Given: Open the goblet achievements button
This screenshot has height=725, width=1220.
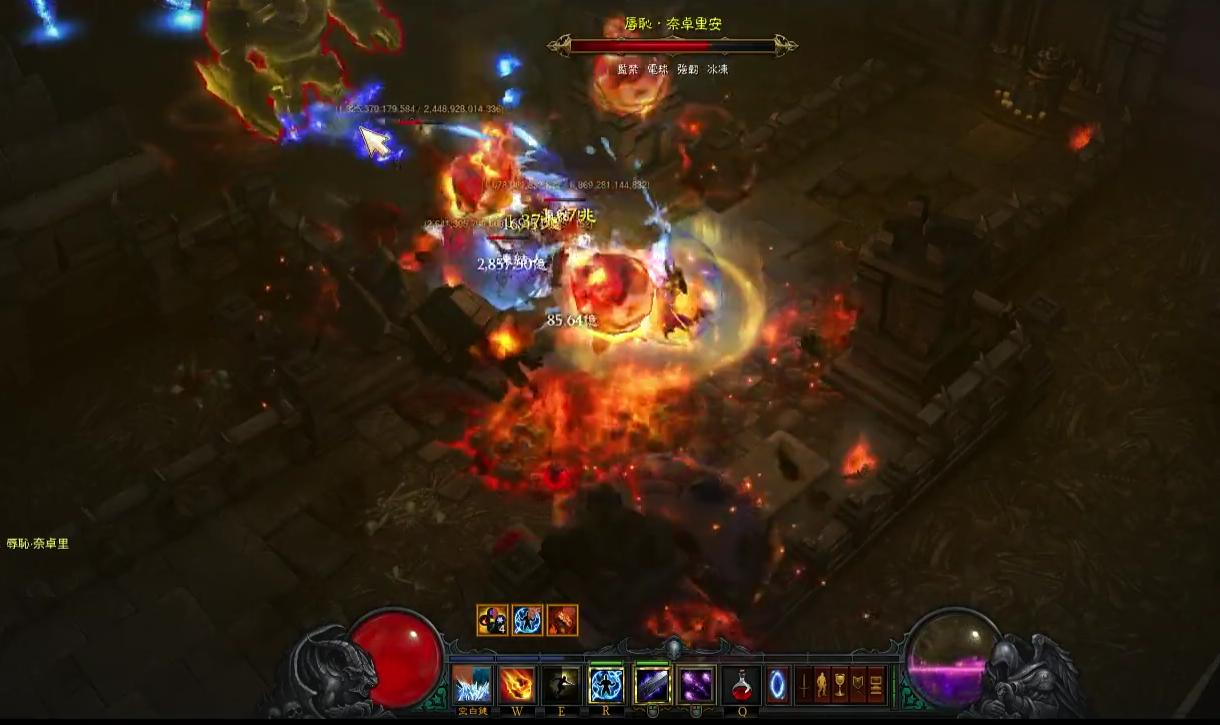Looking at the screenshot, I should tap(840, 686).
